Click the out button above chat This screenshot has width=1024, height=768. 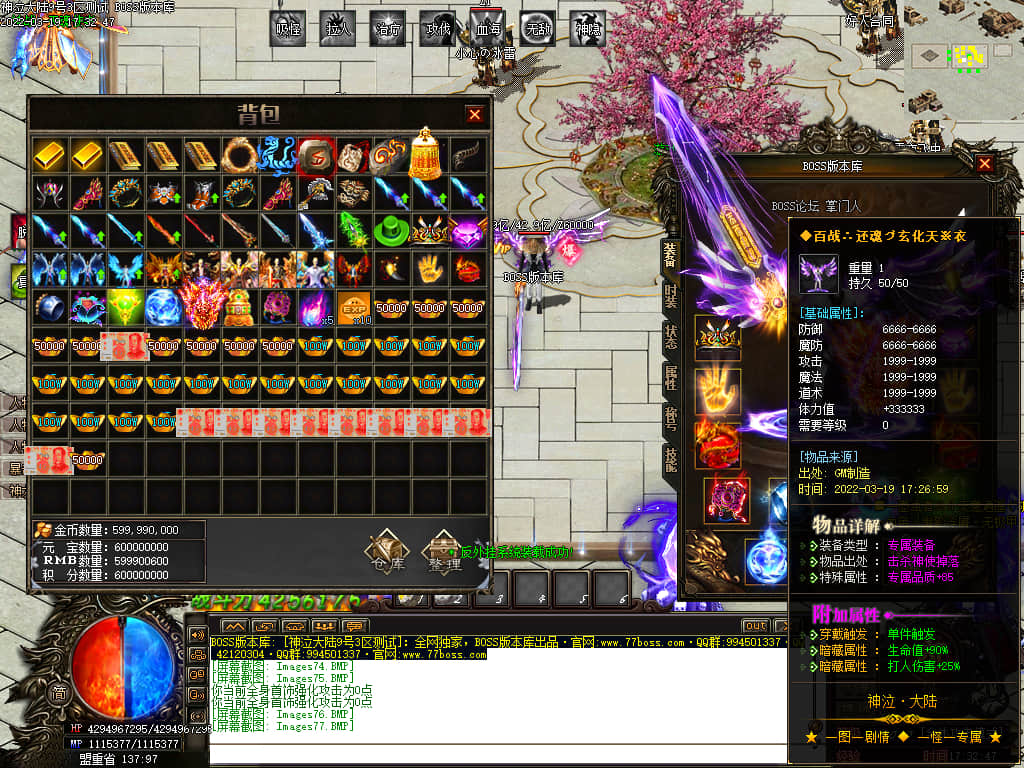click(754, 626)
